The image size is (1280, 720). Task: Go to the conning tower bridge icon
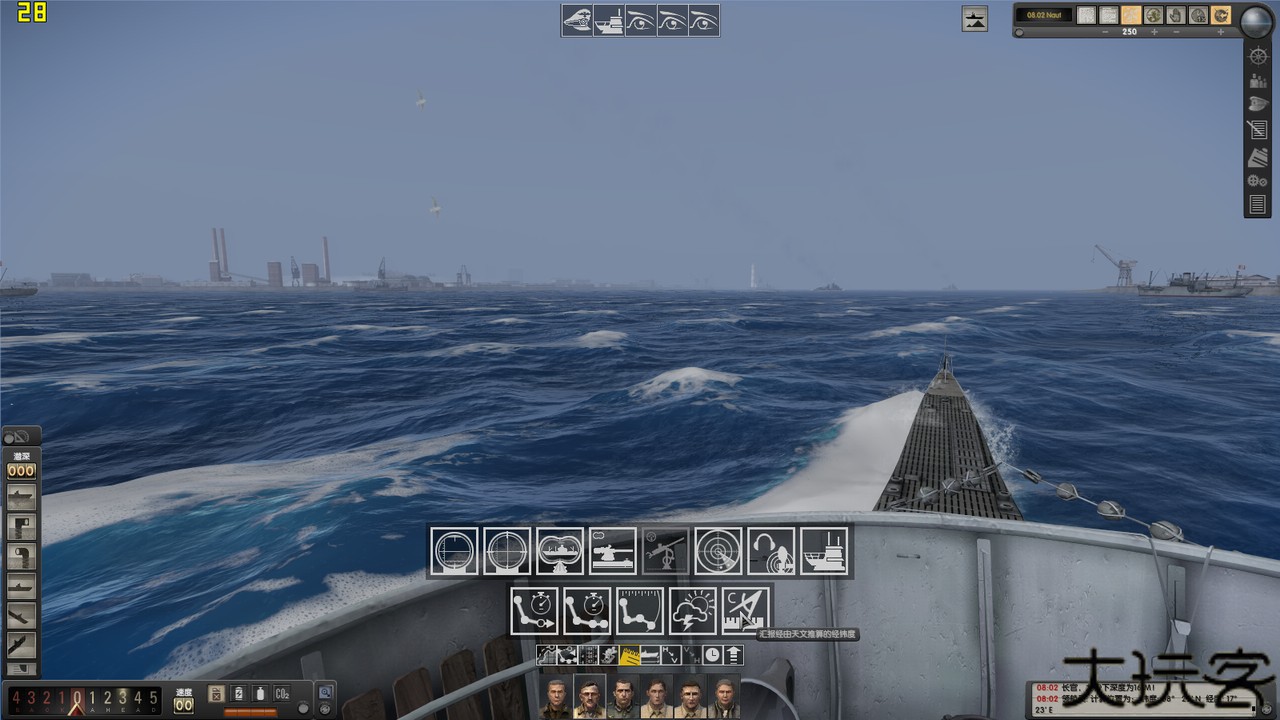click(825, 551)
